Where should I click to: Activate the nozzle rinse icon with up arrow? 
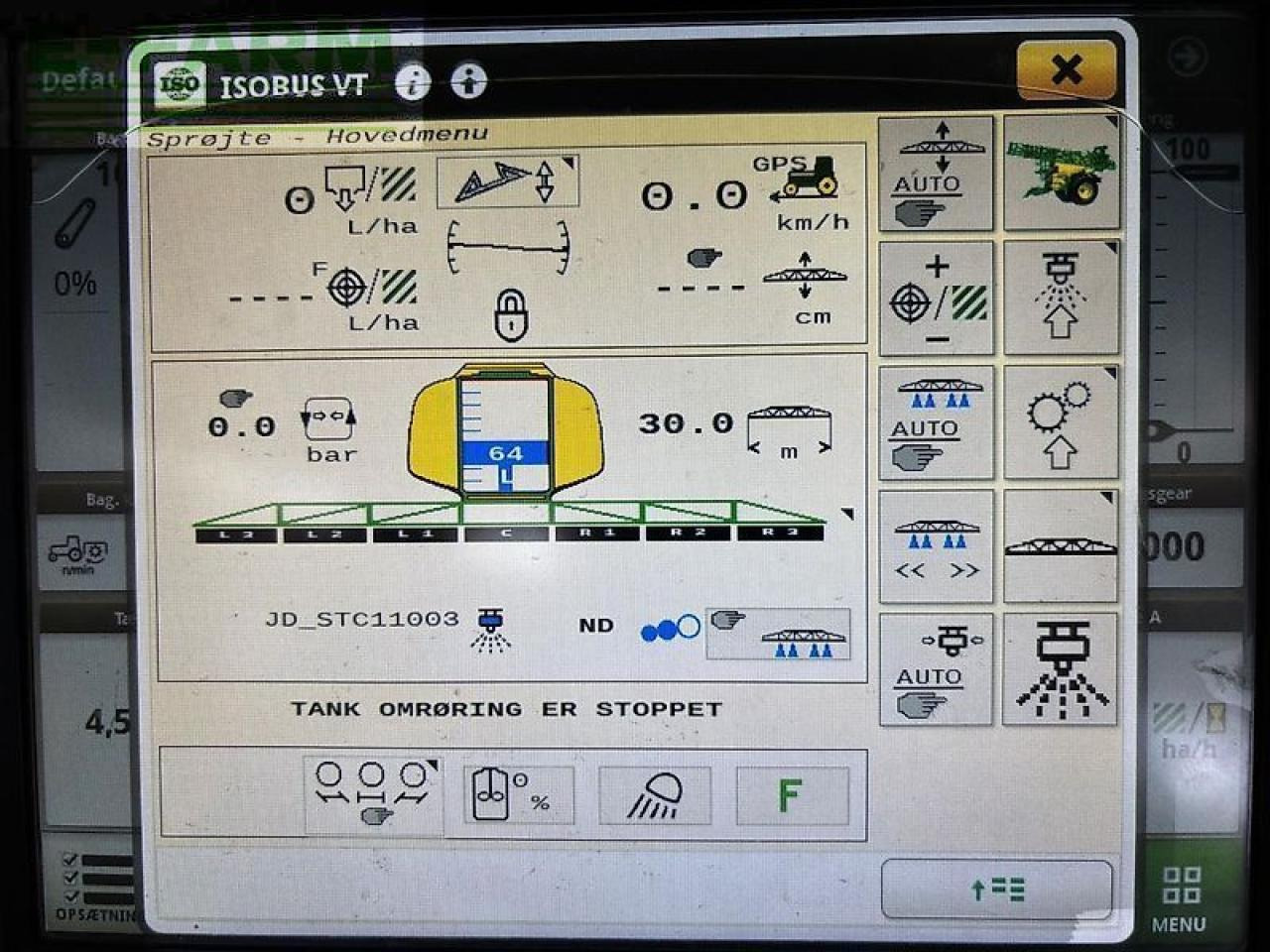(1062, 297)
